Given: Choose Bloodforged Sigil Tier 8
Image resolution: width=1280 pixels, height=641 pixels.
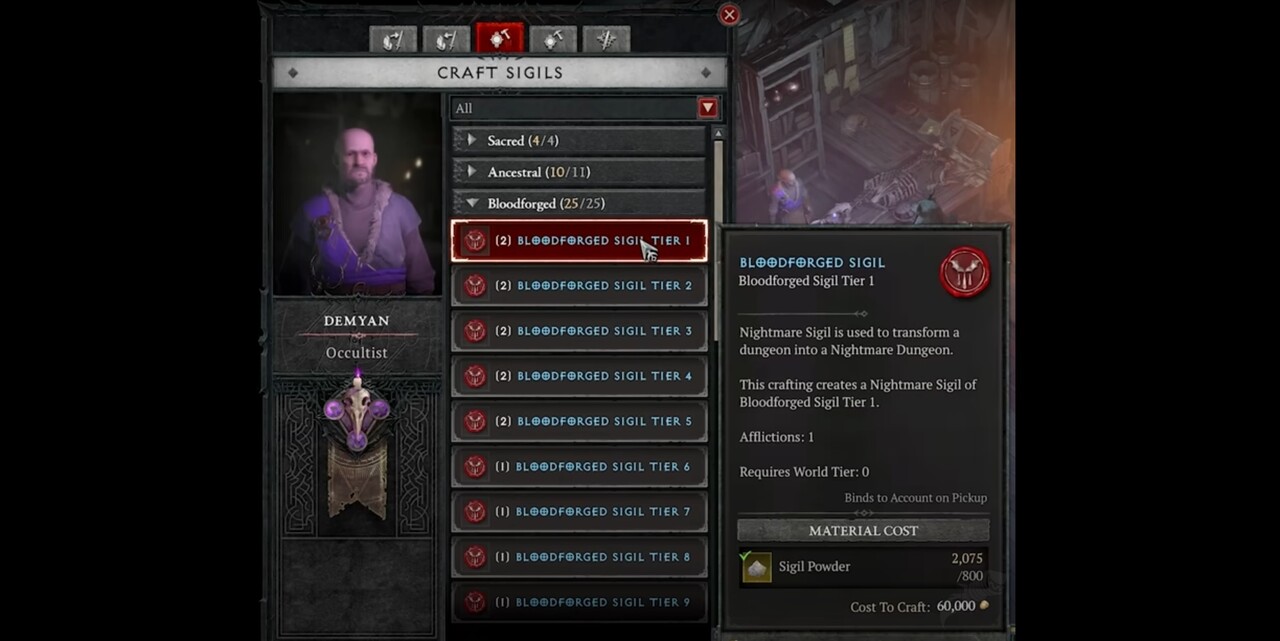Looking at the screenshot, I should click(x=579, y=557).
